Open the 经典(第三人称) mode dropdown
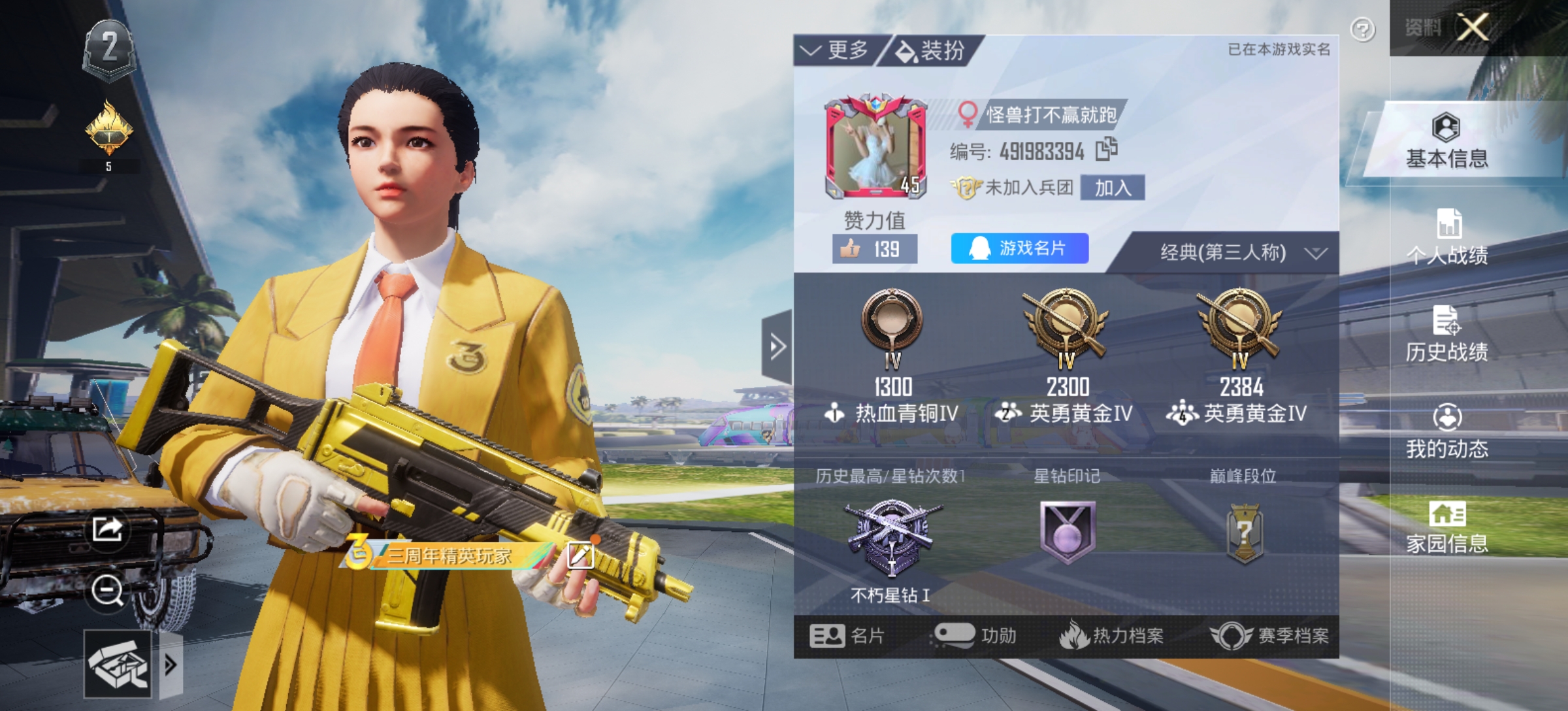1568x711 pixels. point(1241,252)
